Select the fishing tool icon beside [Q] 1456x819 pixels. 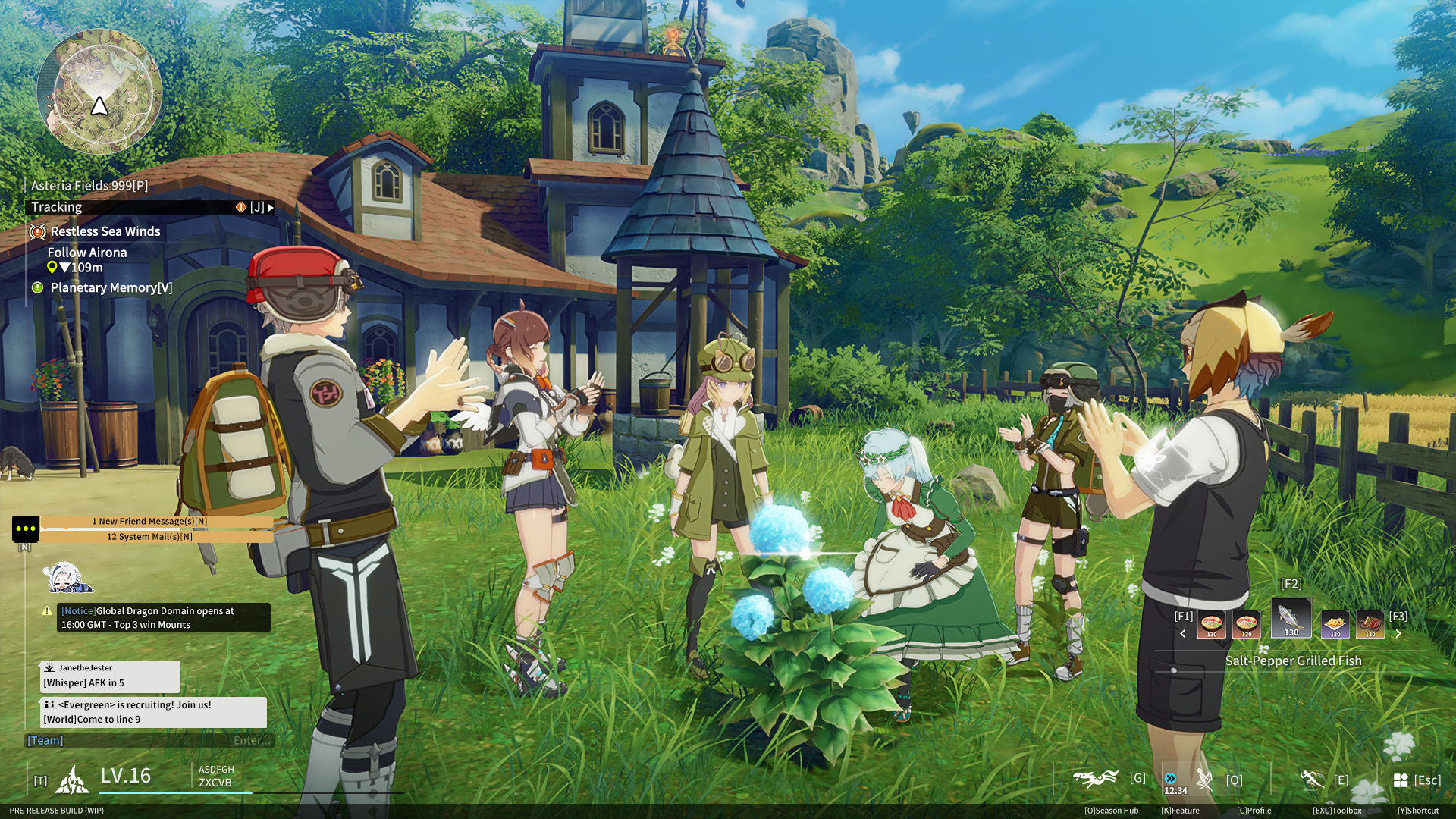pos(1205,777)
